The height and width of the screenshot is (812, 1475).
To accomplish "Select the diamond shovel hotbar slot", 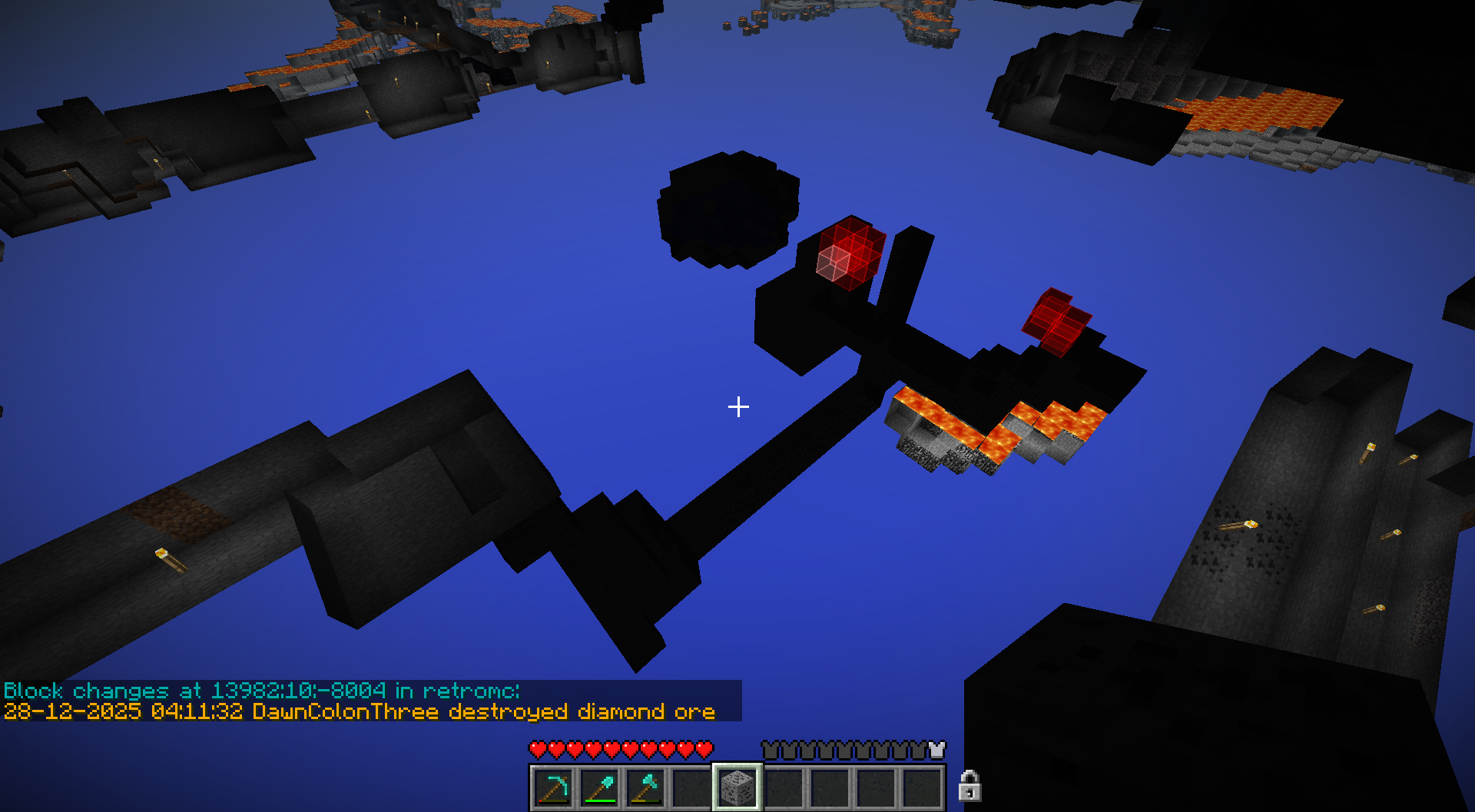I will [x=599, y=787].
